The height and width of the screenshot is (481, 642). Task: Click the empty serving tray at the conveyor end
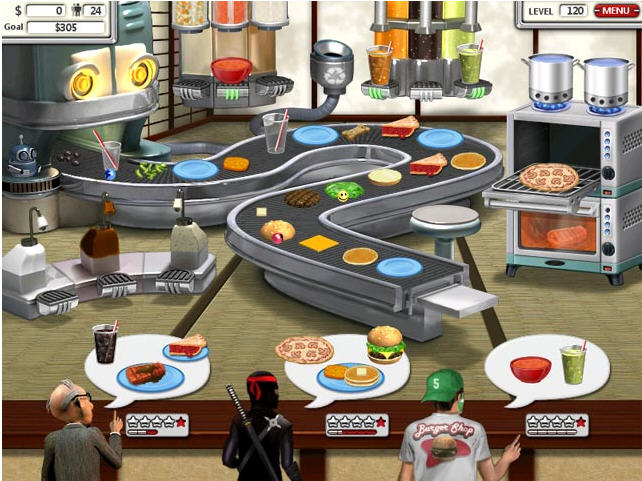coord(459,299)
